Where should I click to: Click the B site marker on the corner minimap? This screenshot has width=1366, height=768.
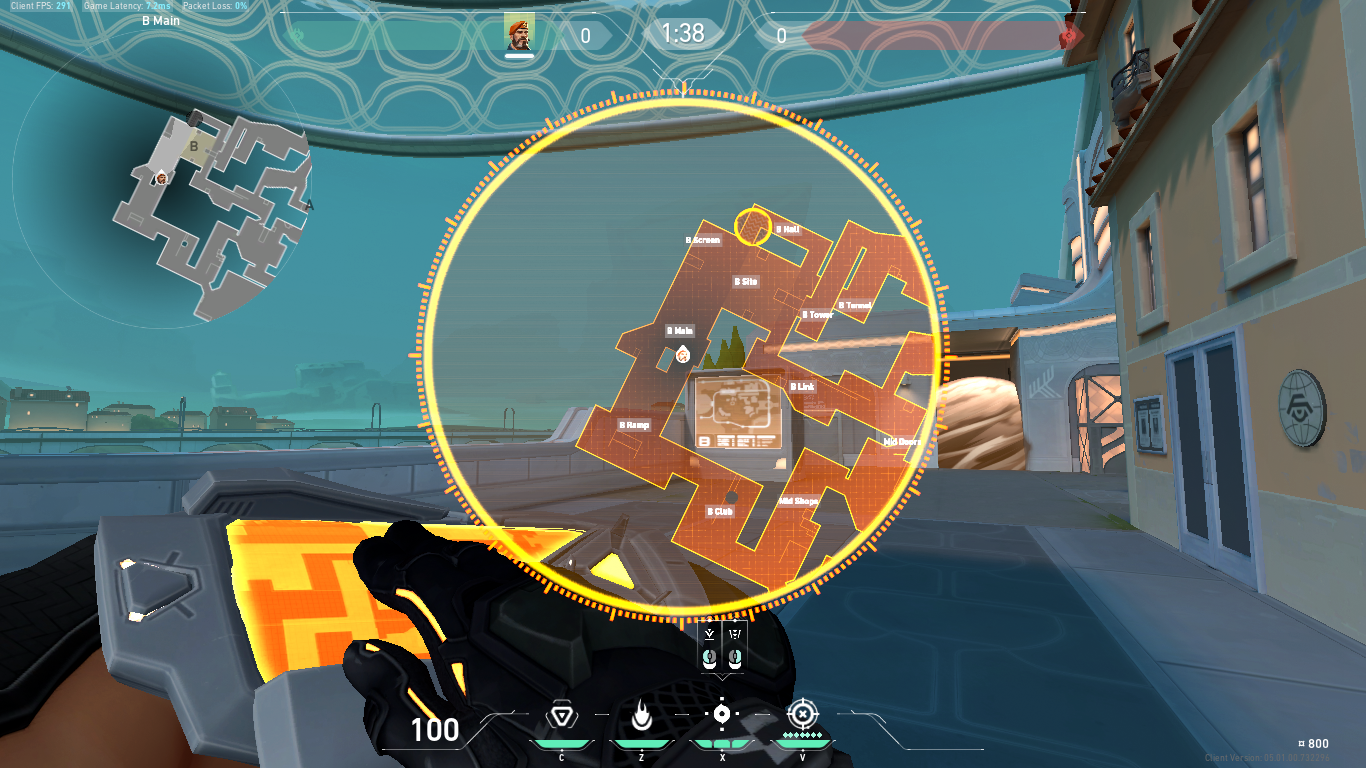tap(194, 146)
